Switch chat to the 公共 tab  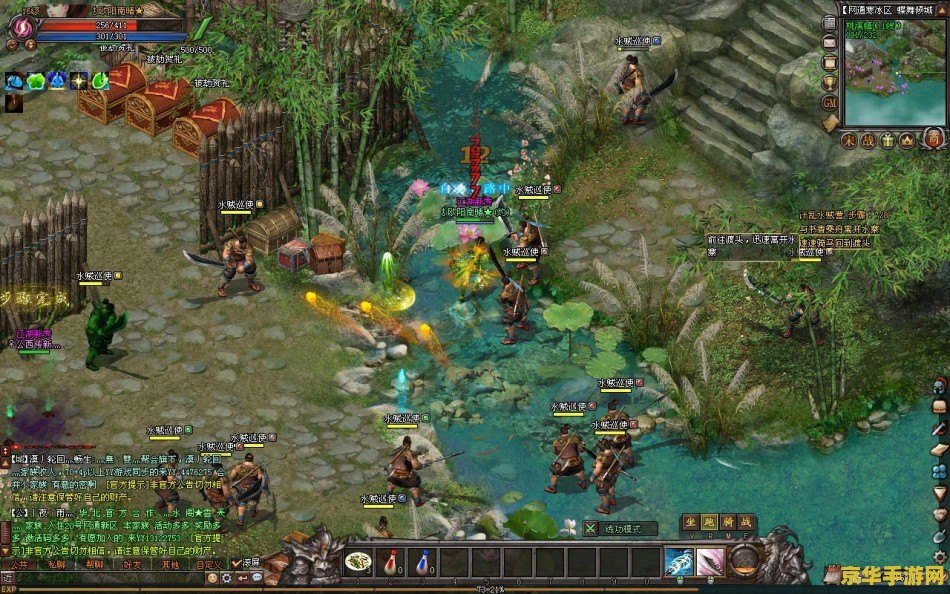18,564
